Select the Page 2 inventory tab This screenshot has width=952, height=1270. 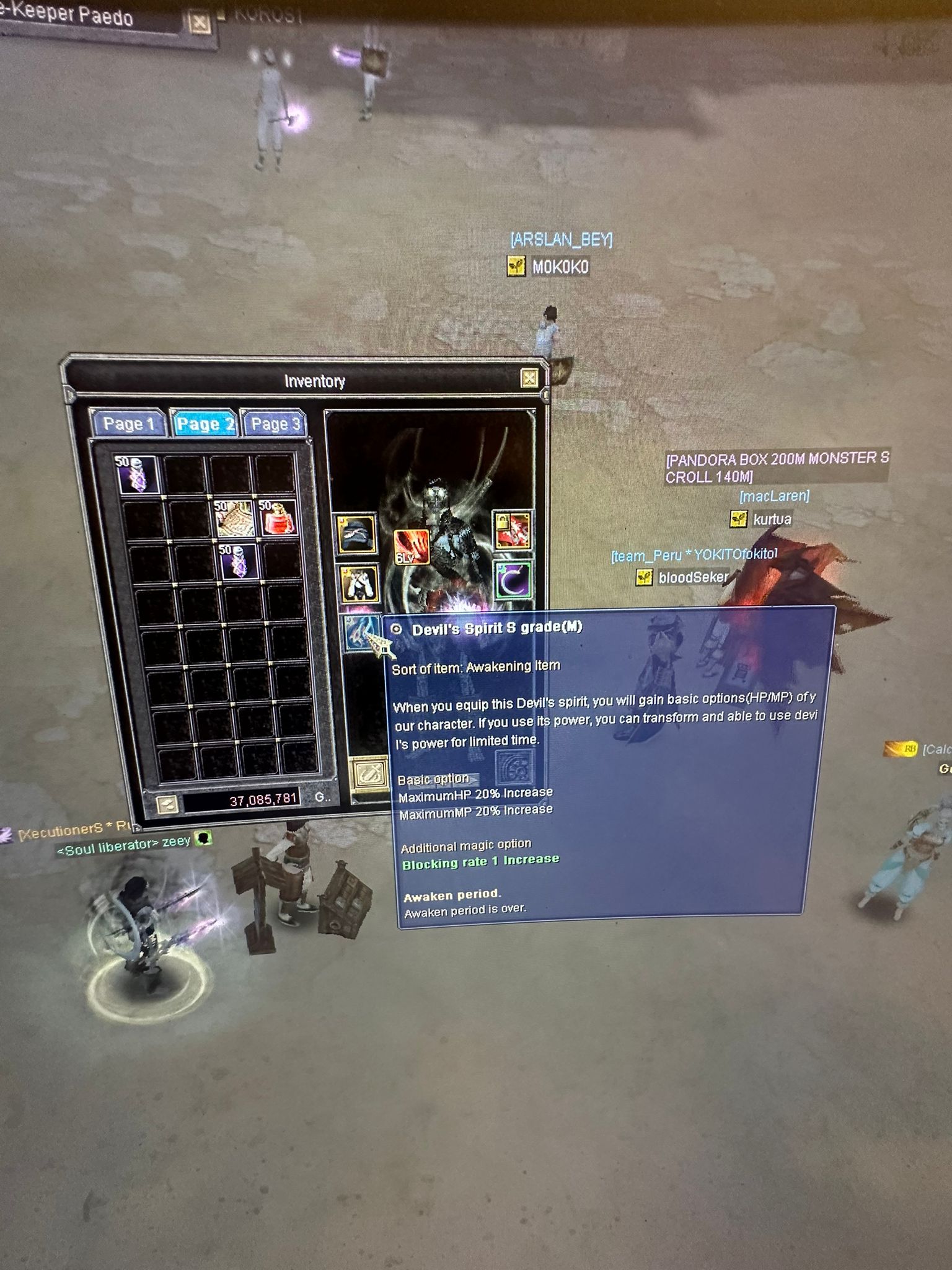pos(205,424)
